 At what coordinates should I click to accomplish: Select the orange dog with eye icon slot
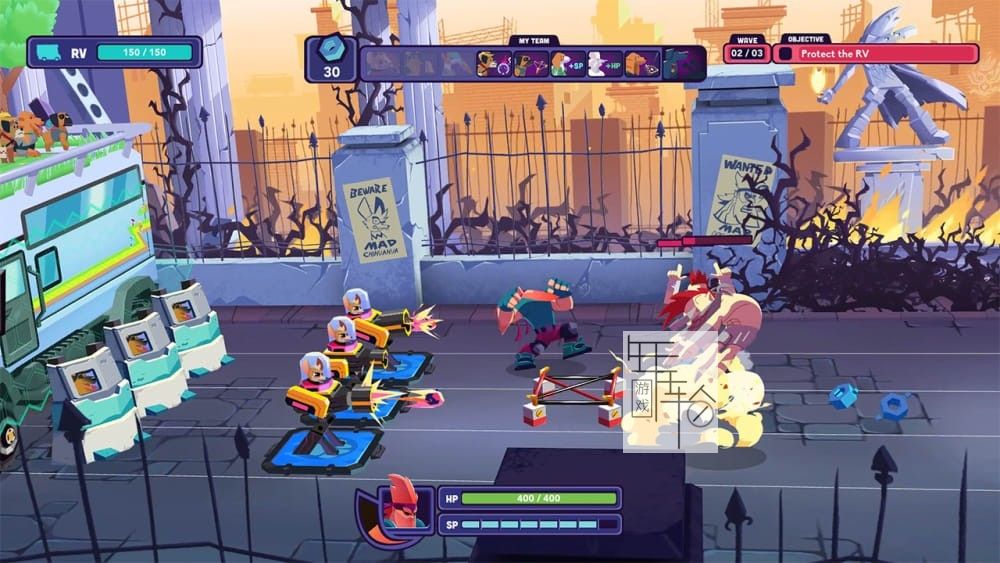pos(642,64)
